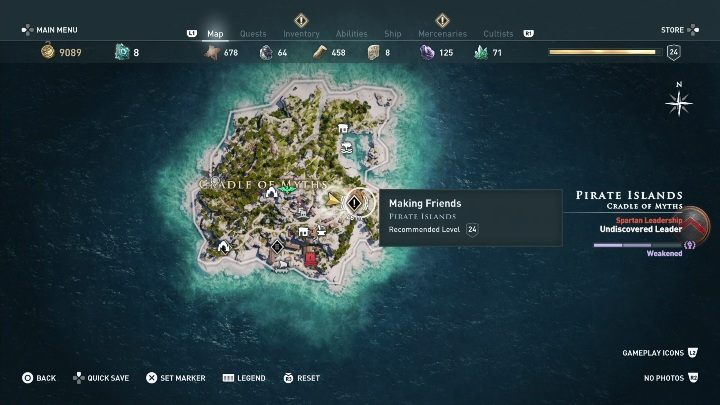Toggle the Gameplay Icons filter
The image size is (720, 405).
659,353
